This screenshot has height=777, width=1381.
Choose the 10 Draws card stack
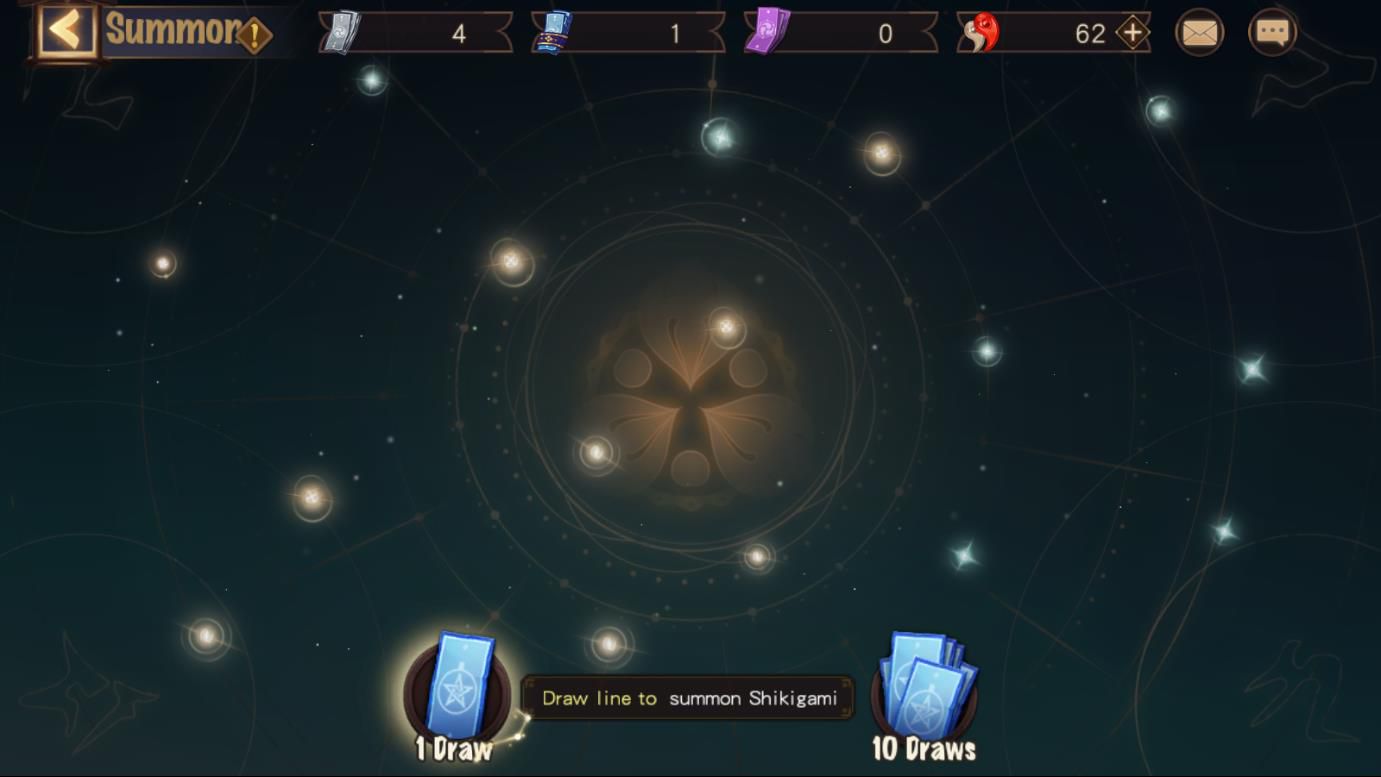[924, 690]
